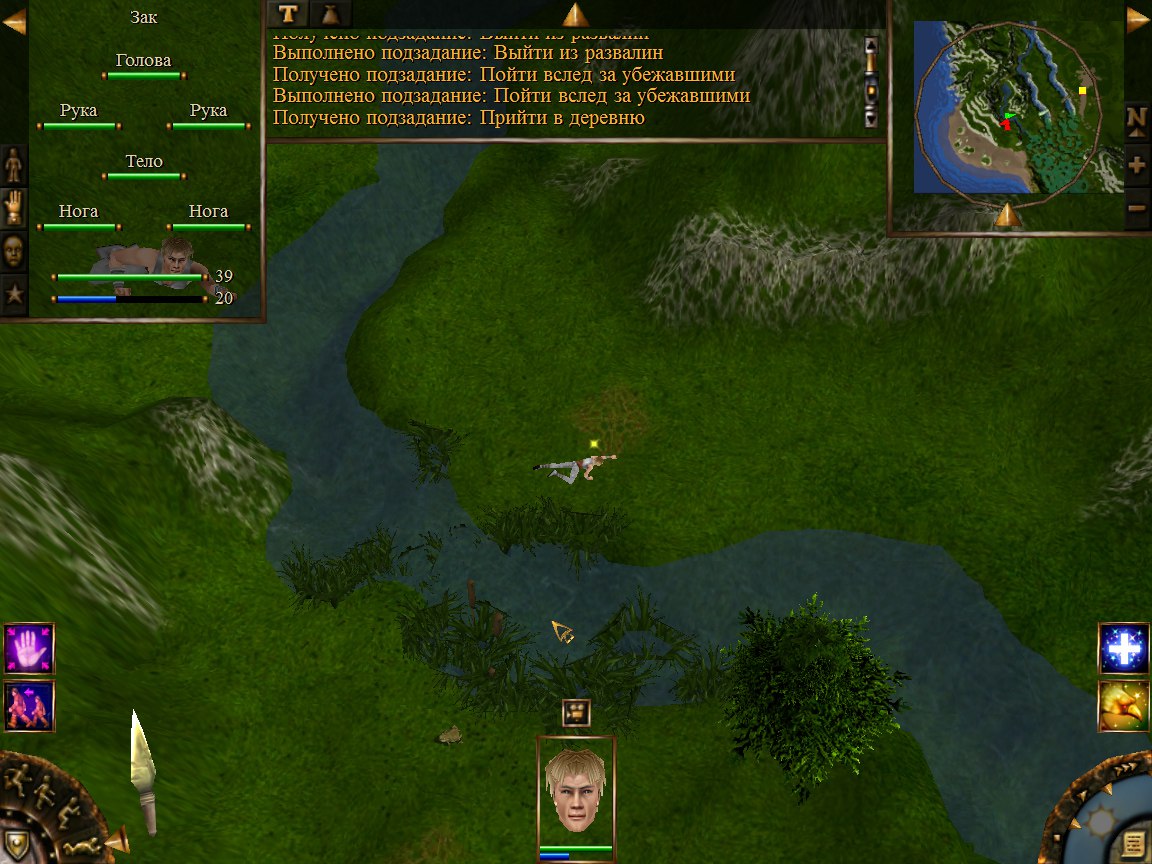This screenshot has height=864, width=1152.
Task: Orient the minimap north with N button
Action: click(x=1137, y=118)
